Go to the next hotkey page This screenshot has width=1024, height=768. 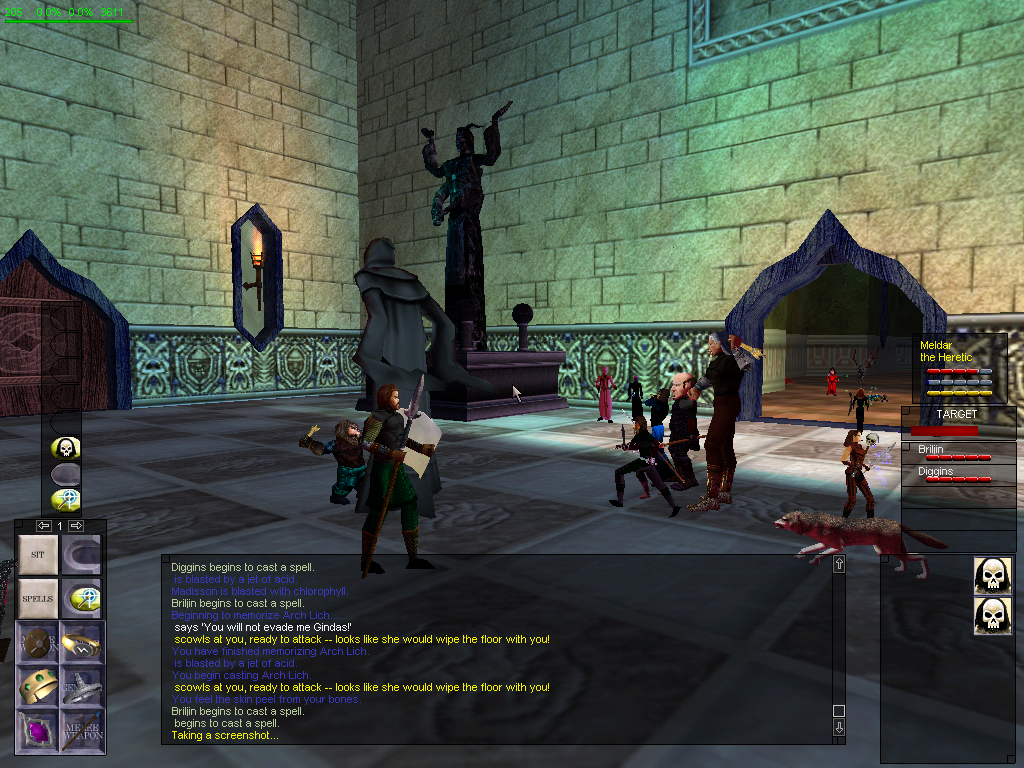tap(76, 525)
